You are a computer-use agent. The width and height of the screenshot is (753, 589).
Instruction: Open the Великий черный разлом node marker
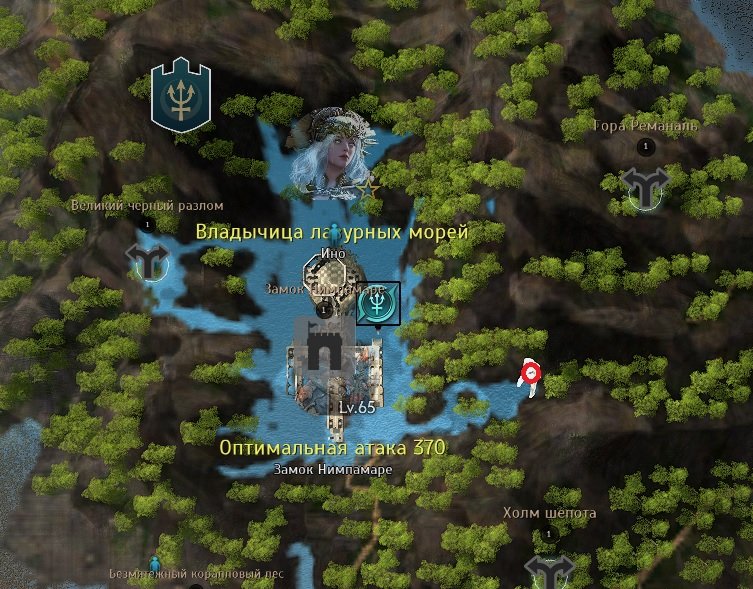148,259
